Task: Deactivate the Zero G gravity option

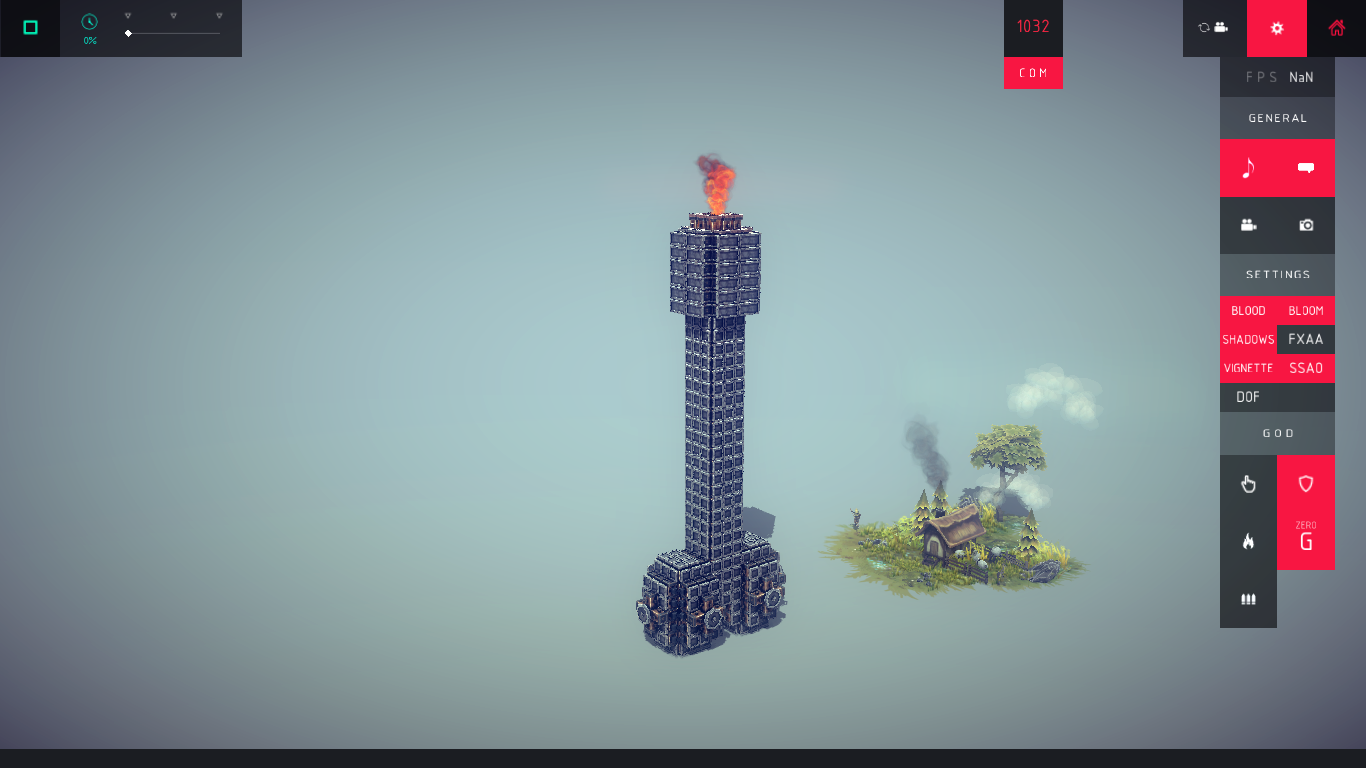Action: 1306,540
